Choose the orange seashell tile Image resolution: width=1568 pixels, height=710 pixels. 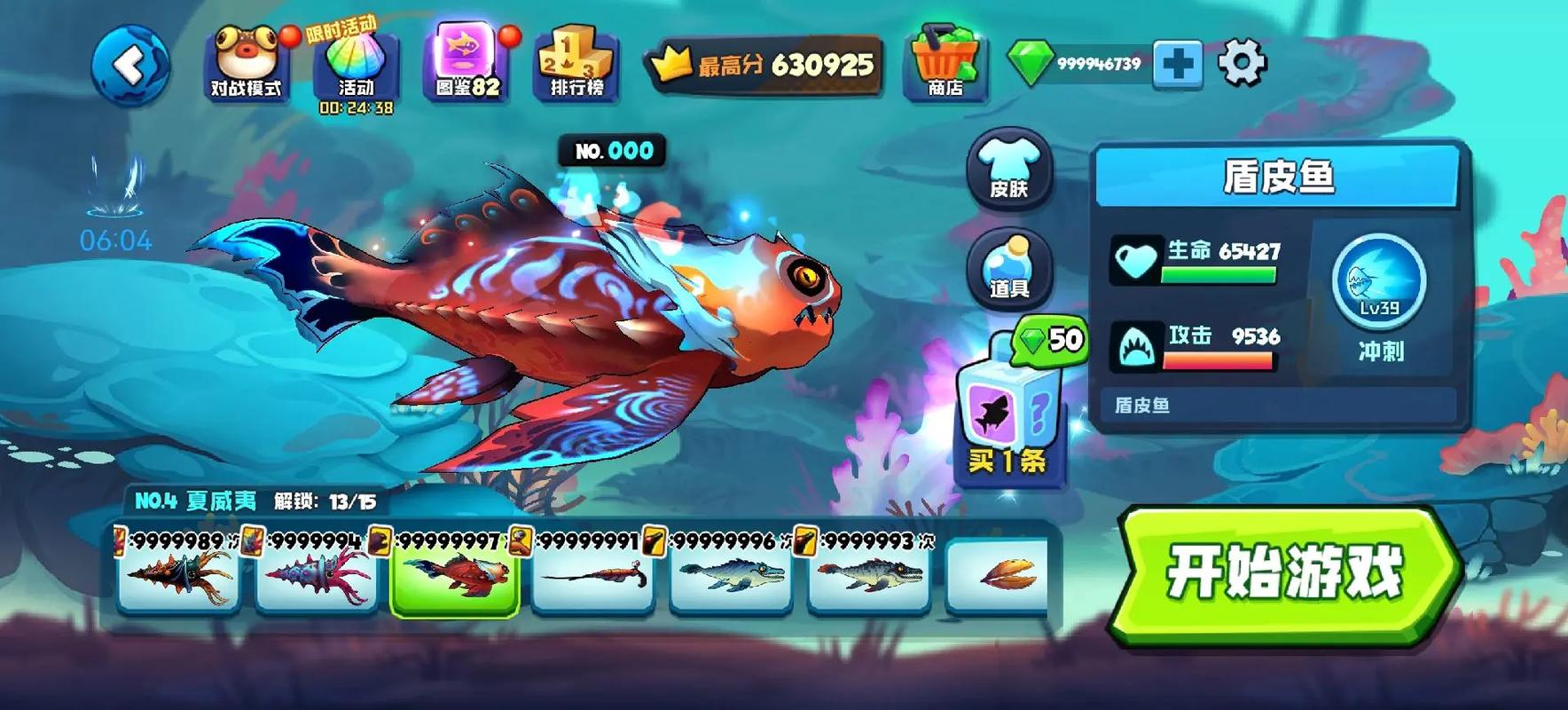click(x=997, y=574)
